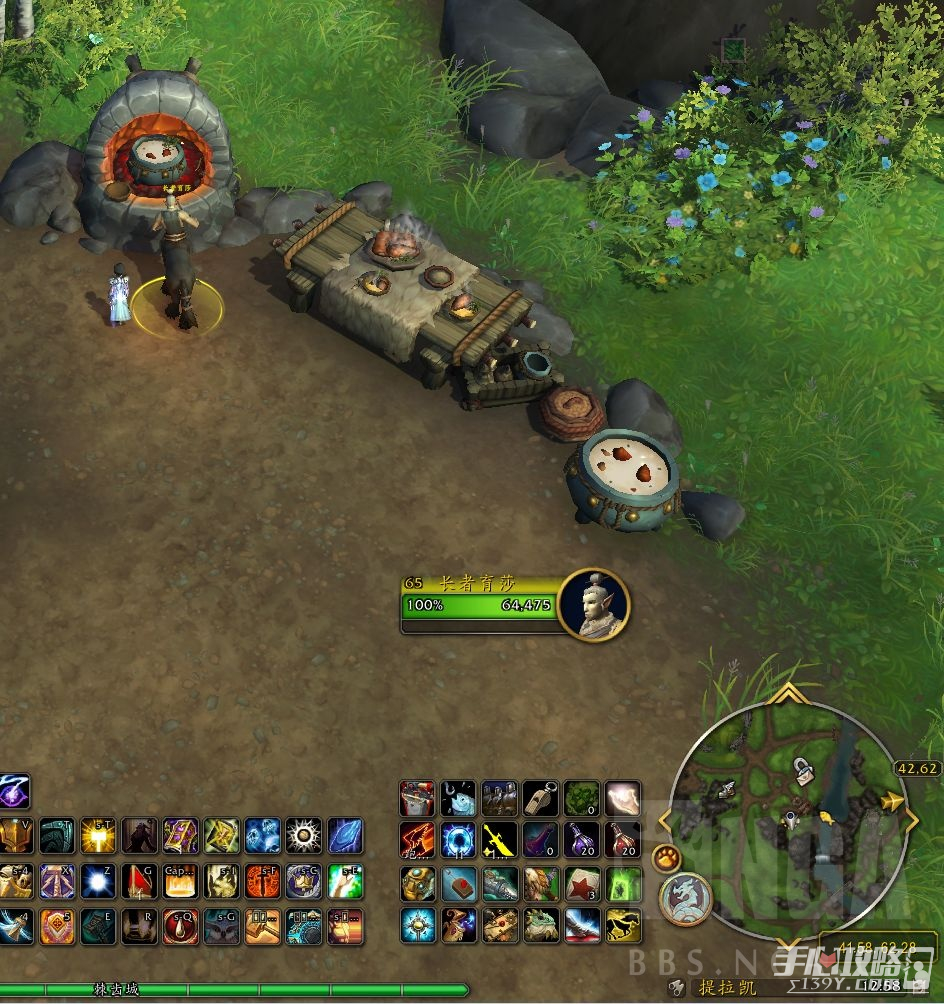Open the dragon garrison button by minimap
This screenshot has width=944, height=1004.
pos(684,898)
